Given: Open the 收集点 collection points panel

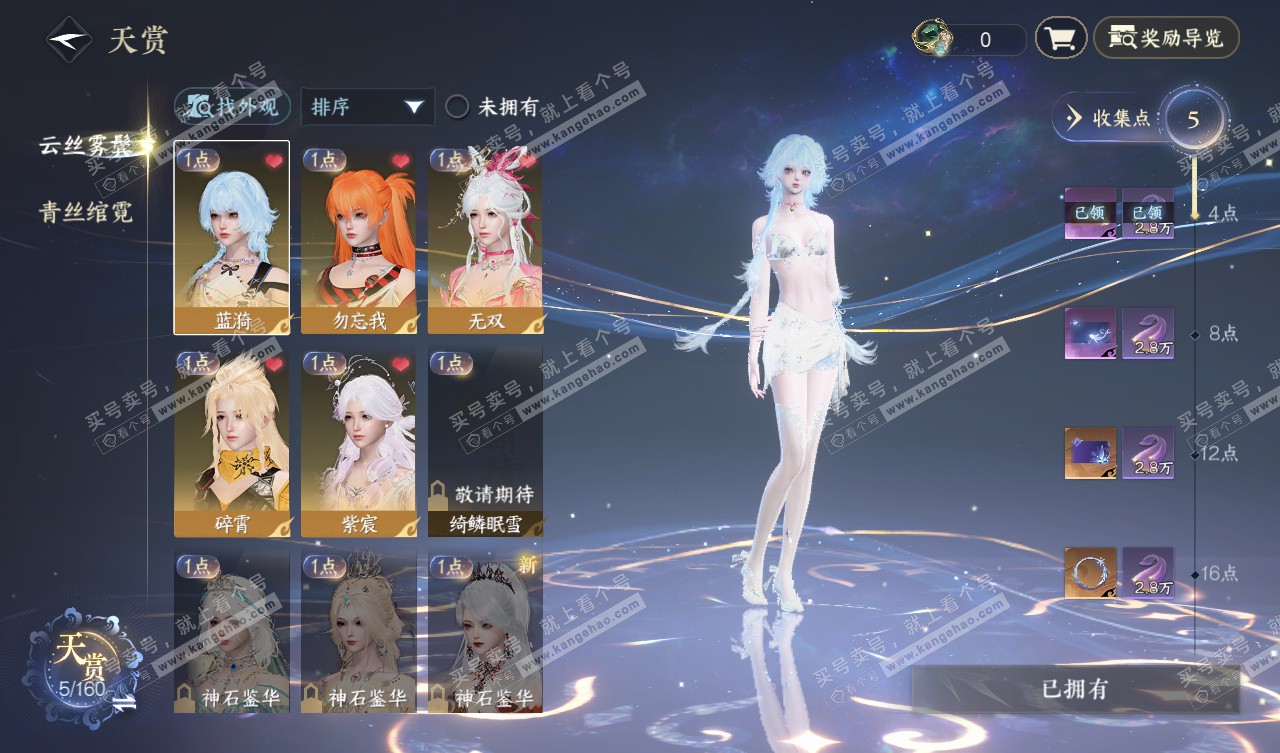Looking at the screenshot, I should pyautogui.click(x=1110, y=118).
